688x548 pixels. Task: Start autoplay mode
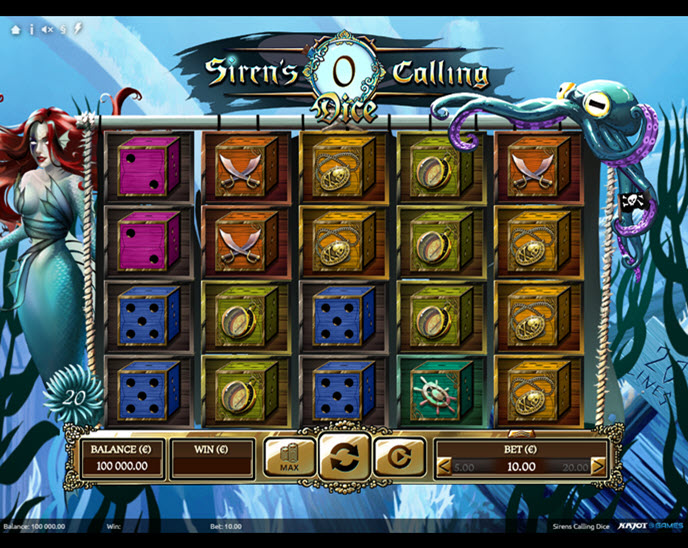399,457
